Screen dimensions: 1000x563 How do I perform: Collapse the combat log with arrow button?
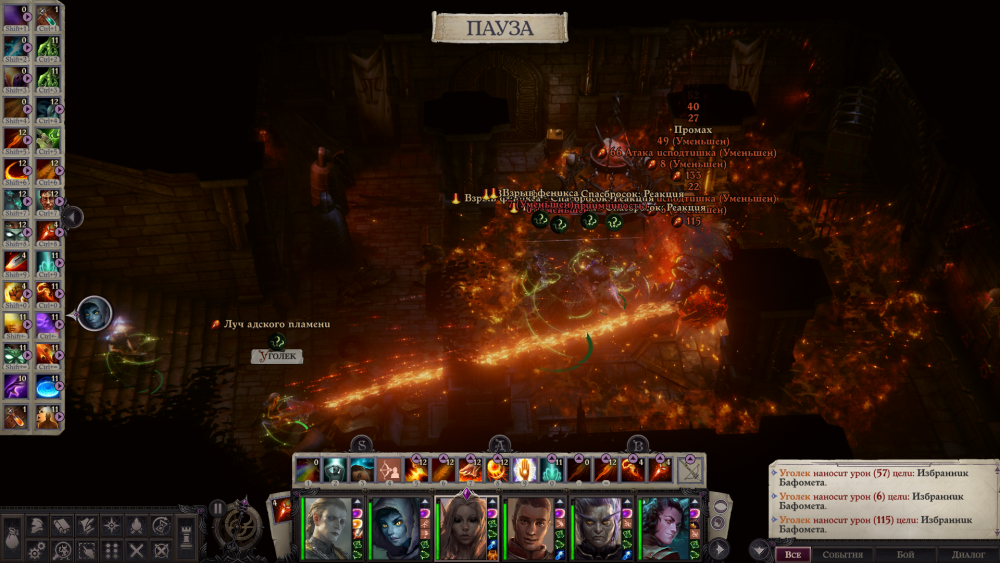(758, 549)
